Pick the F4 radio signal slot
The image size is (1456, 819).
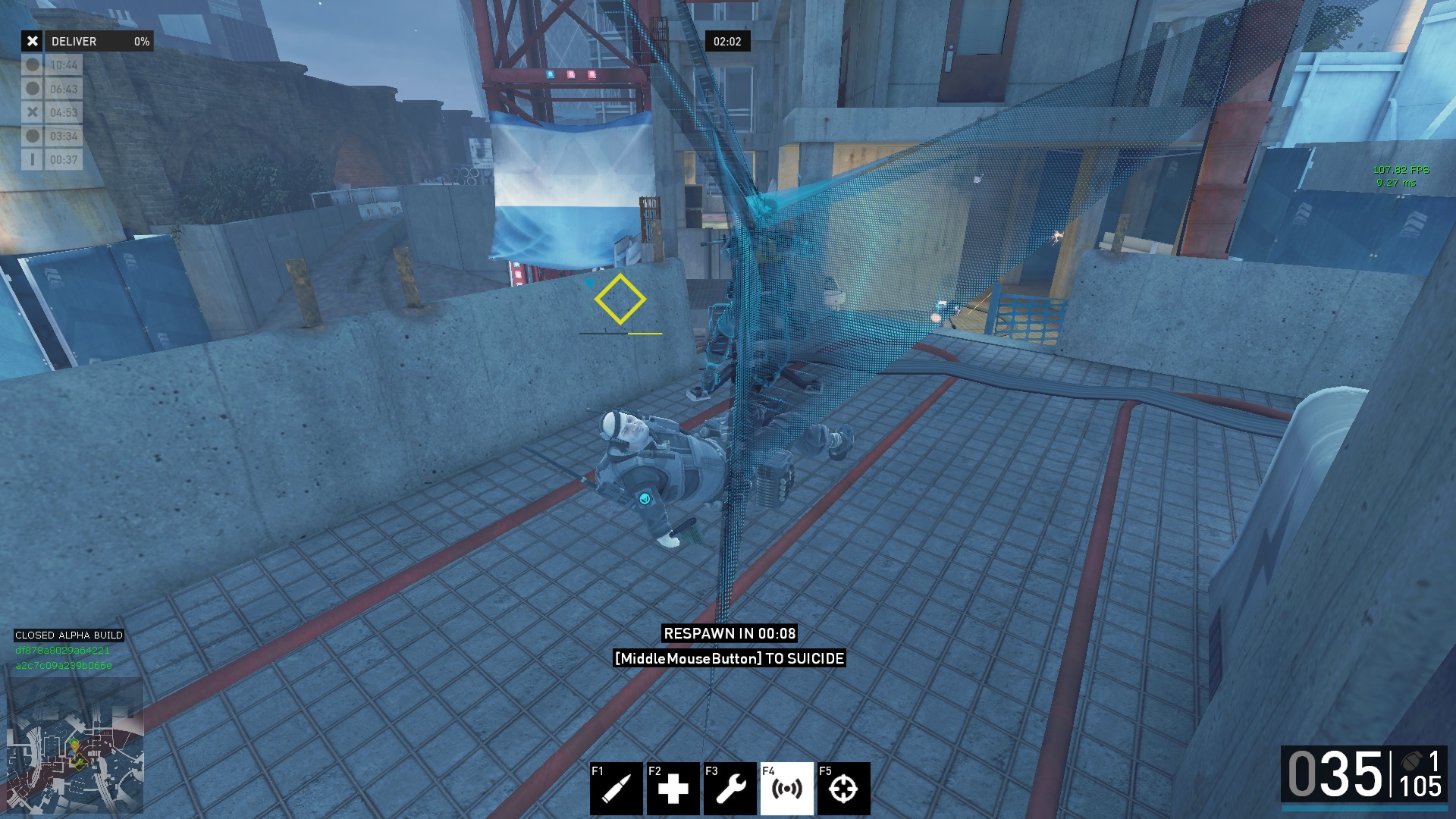(x=786, y=789)
